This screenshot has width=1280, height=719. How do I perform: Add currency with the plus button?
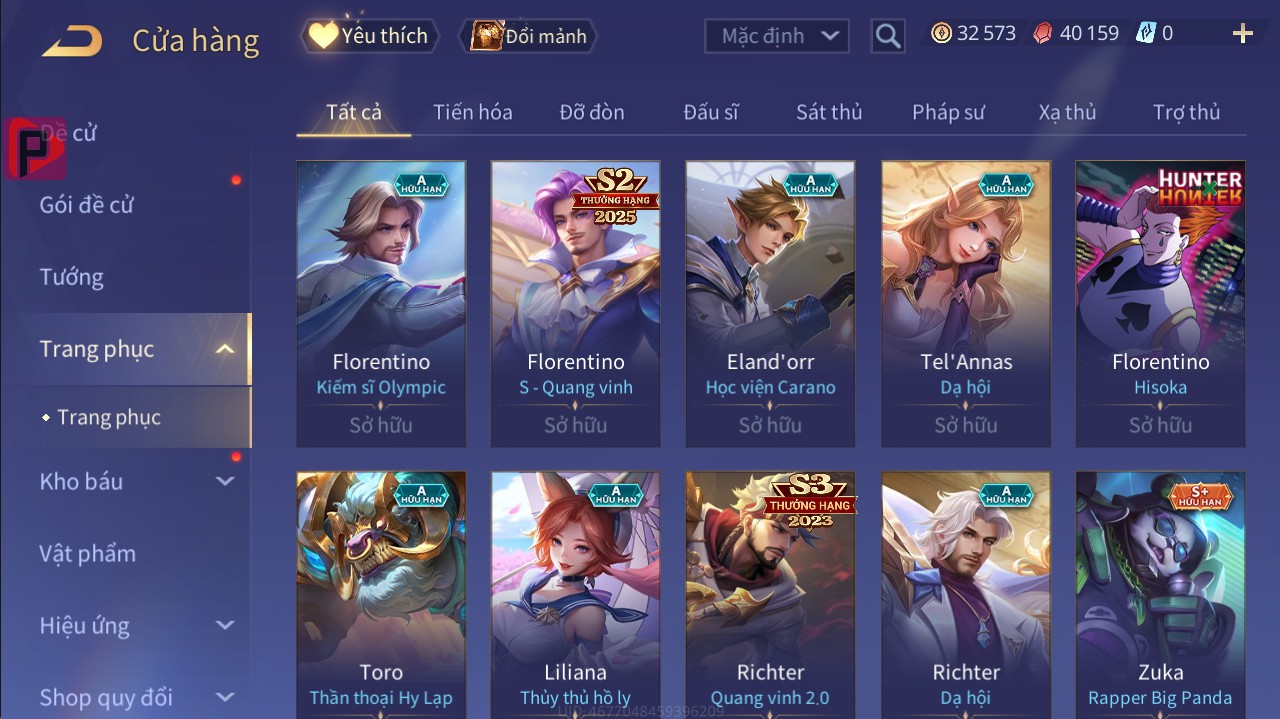[x=1243, y=34]
